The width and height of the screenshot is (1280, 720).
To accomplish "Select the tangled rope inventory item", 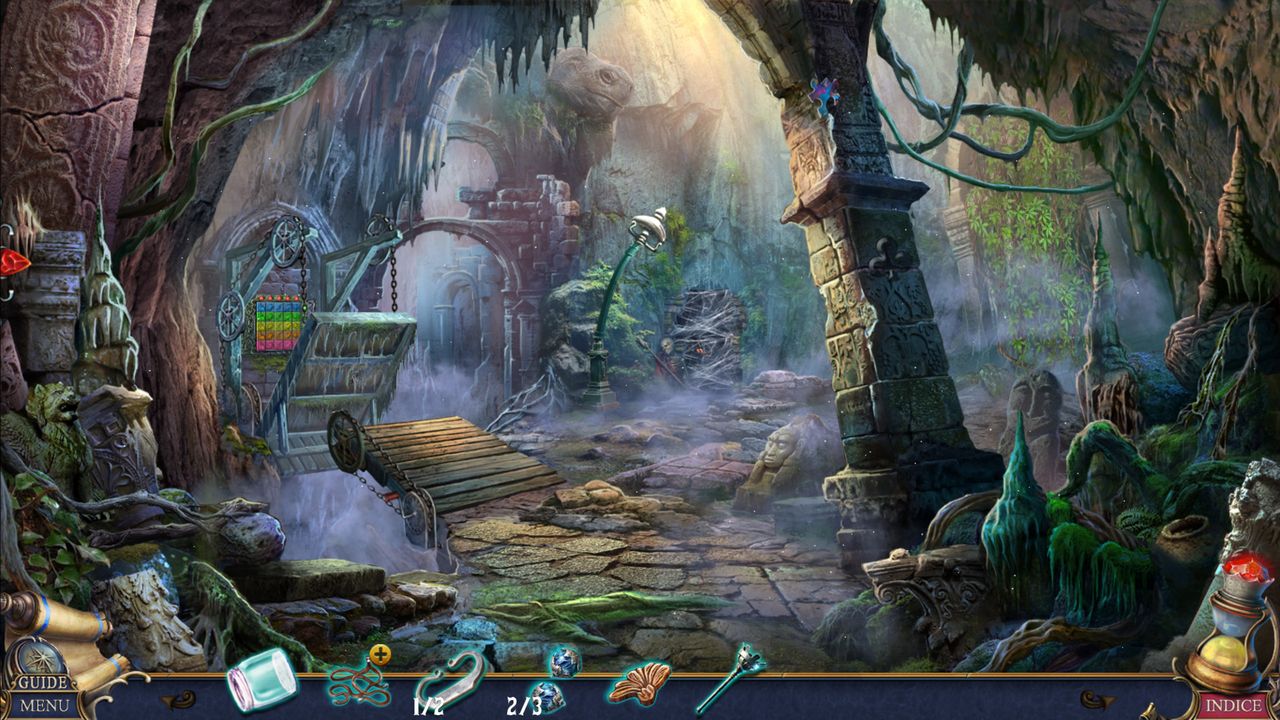I will (357, 684).
